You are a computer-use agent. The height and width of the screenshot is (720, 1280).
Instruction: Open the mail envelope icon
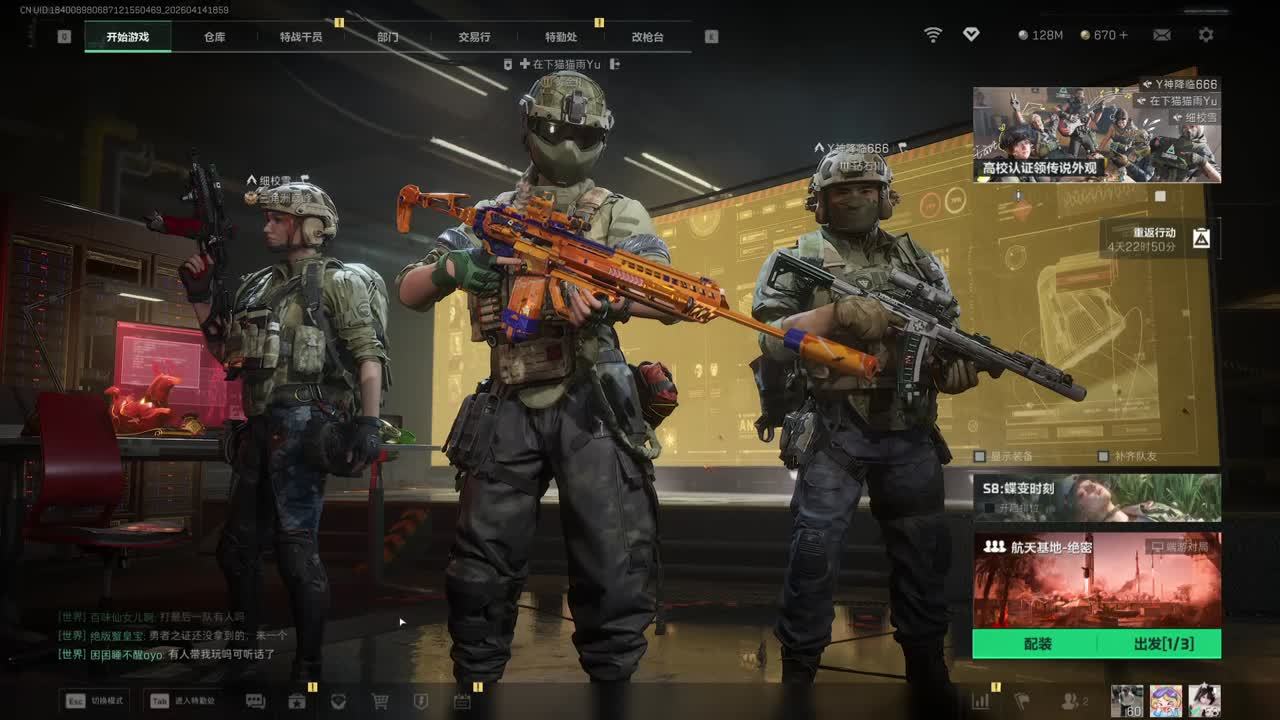[1161, 35]
